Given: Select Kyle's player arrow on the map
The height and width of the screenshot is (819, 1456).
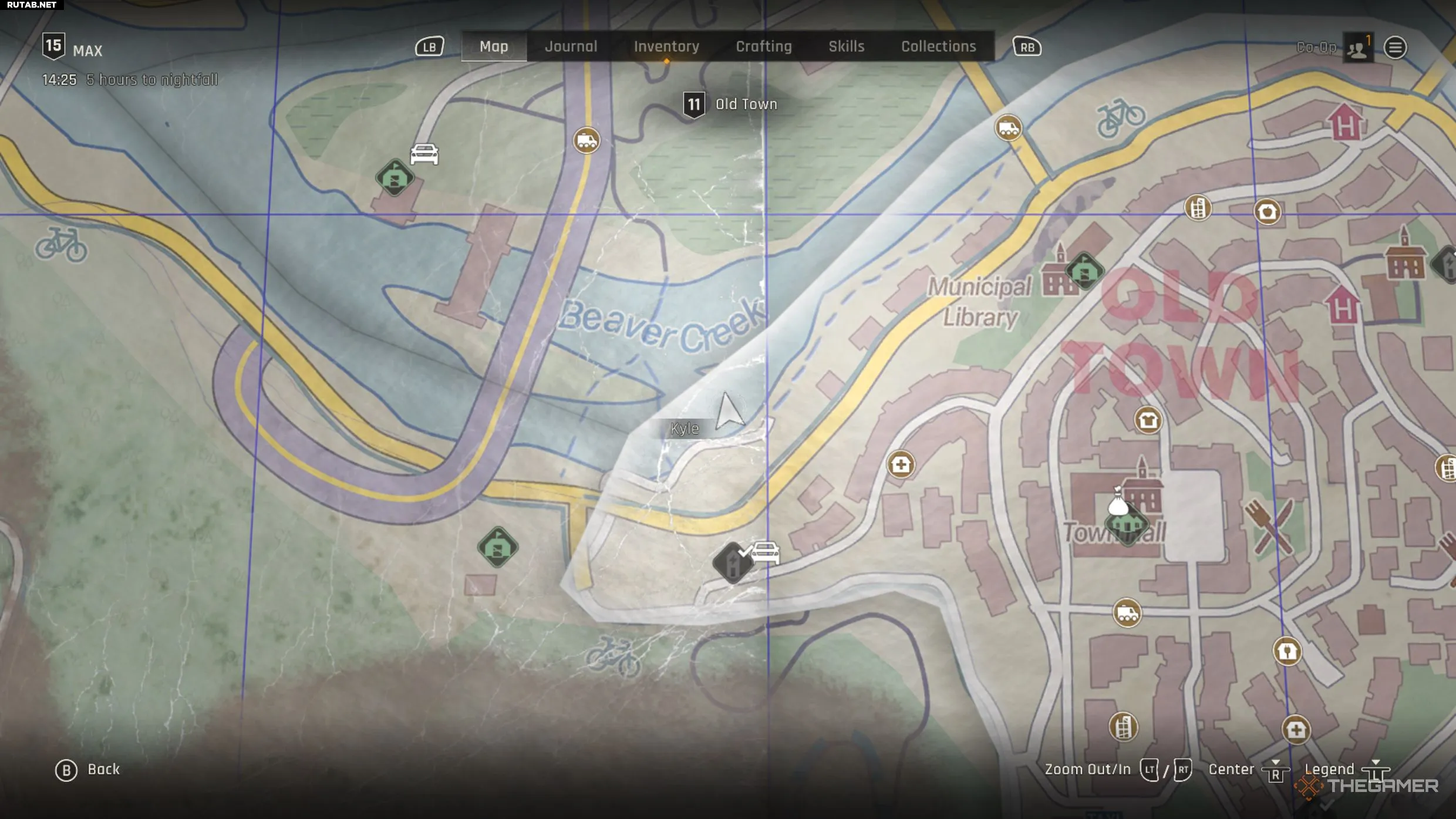Looking at the screenshot, I should tap(728, 412).
